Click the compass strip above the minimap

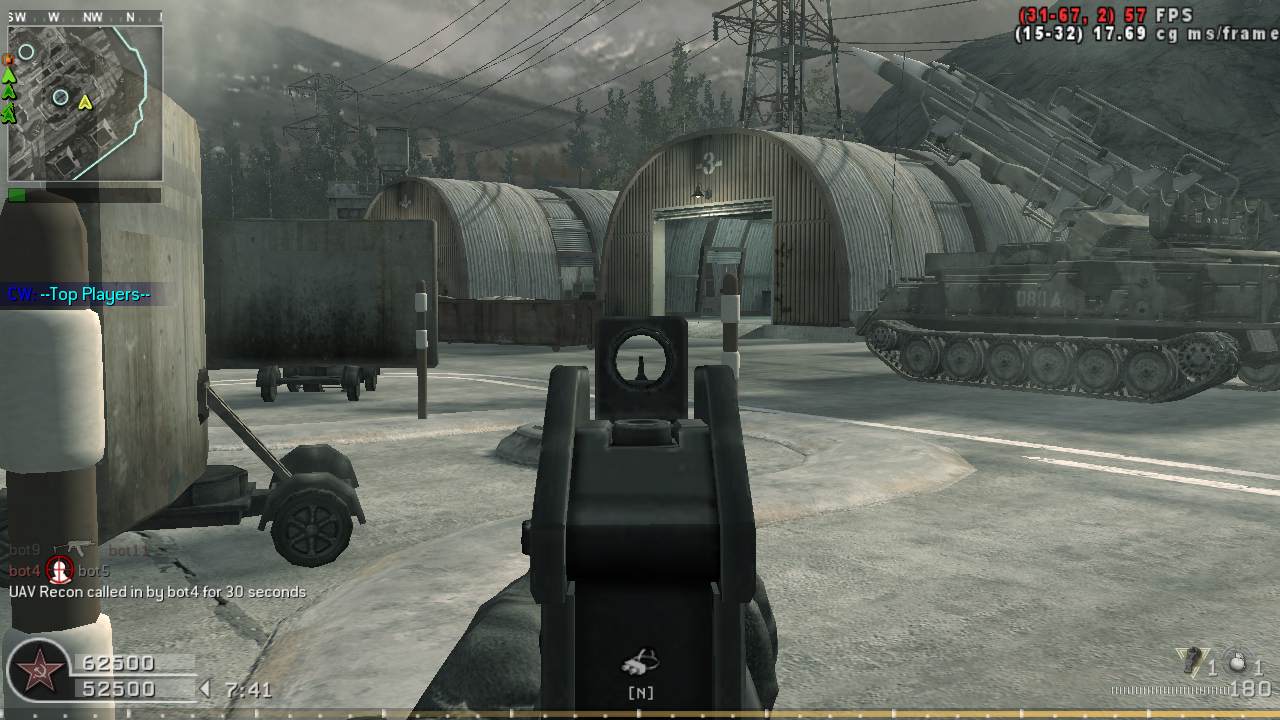point(85,17)
